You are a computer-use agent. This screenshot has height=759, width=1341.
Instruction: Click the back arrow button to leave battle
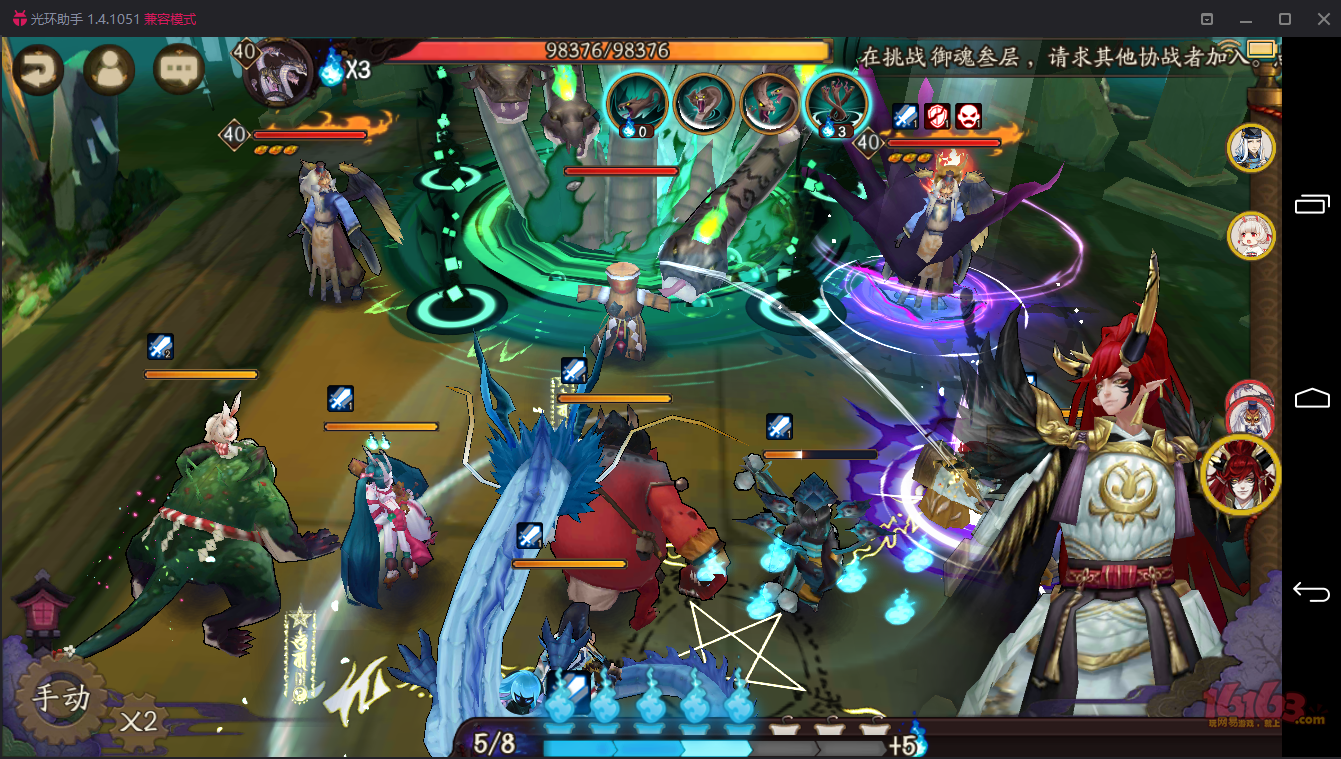(37, 69)
